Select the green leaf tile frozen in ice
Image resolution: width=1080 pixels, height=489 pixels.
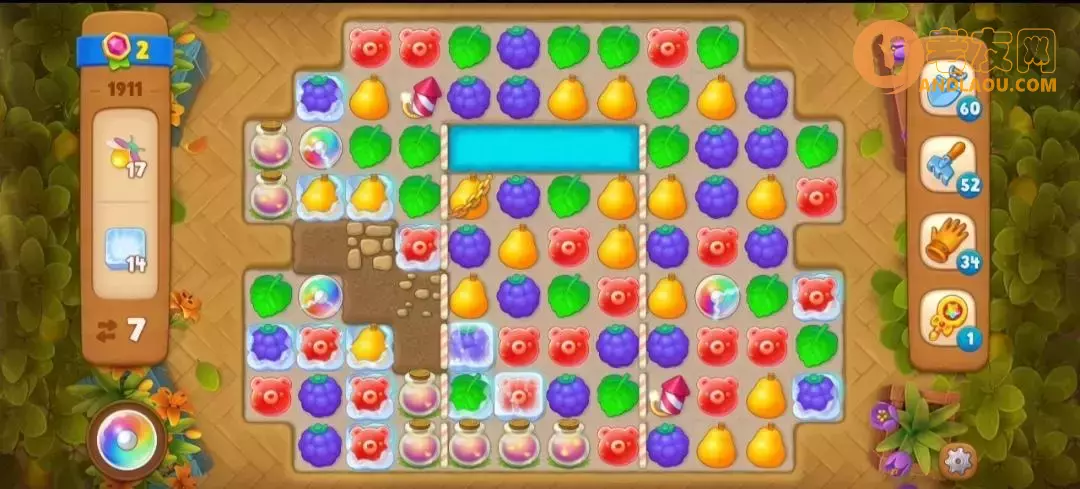(469, 395)
